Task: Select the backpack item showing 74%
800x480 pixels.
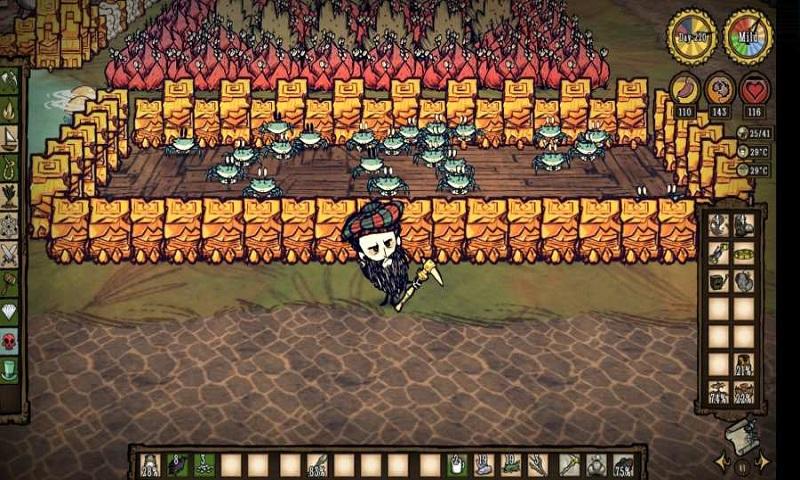Action: click(718, 393)
